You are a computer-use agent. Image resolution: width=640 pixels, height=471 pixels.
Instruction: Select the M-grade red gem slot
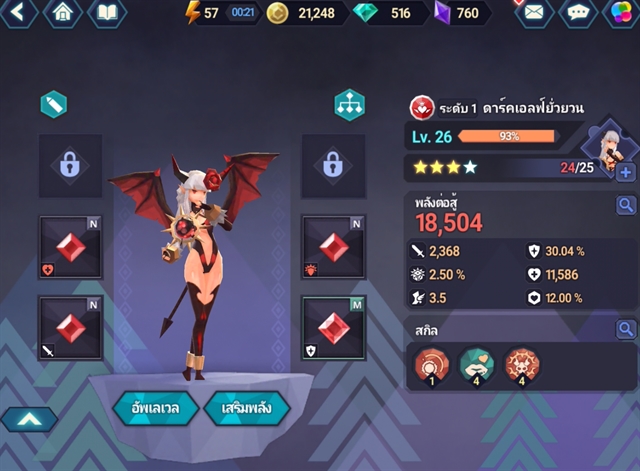[x=334, y=327]
